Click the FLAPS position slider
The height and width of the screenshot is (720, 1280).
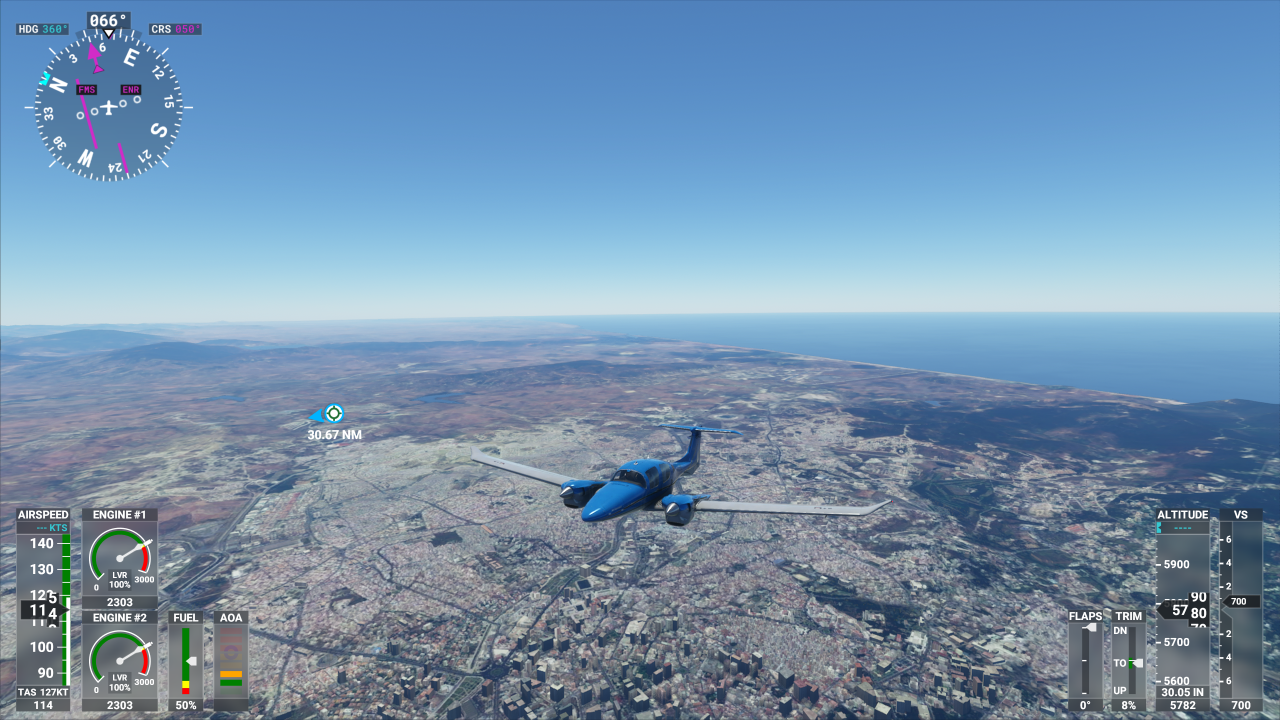pos(1085,660)
